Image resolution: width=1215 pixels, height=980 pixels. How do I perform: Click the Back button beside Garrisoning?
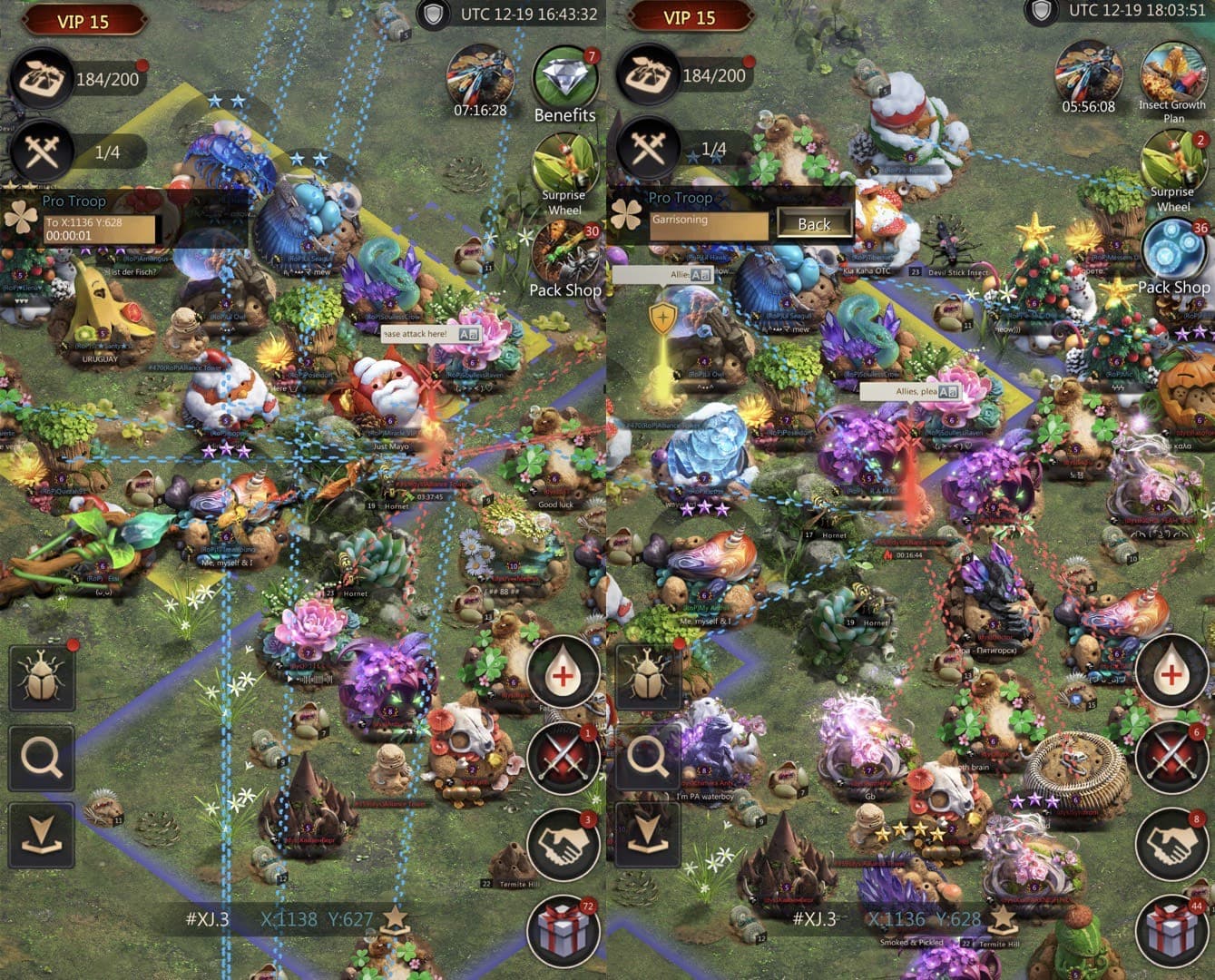coord(813,223)
